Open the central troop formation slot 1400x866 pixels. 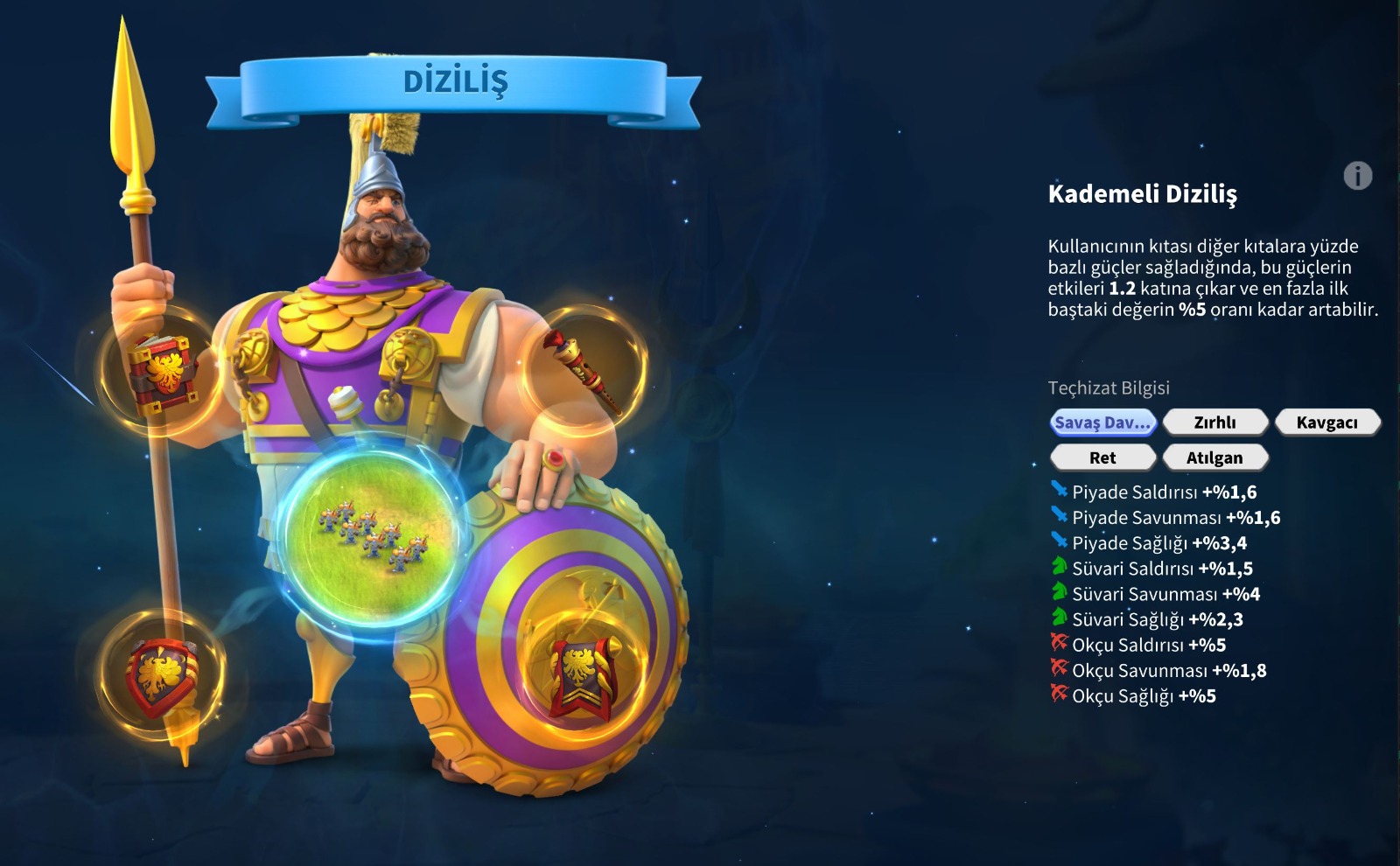(x=373, y=534)
